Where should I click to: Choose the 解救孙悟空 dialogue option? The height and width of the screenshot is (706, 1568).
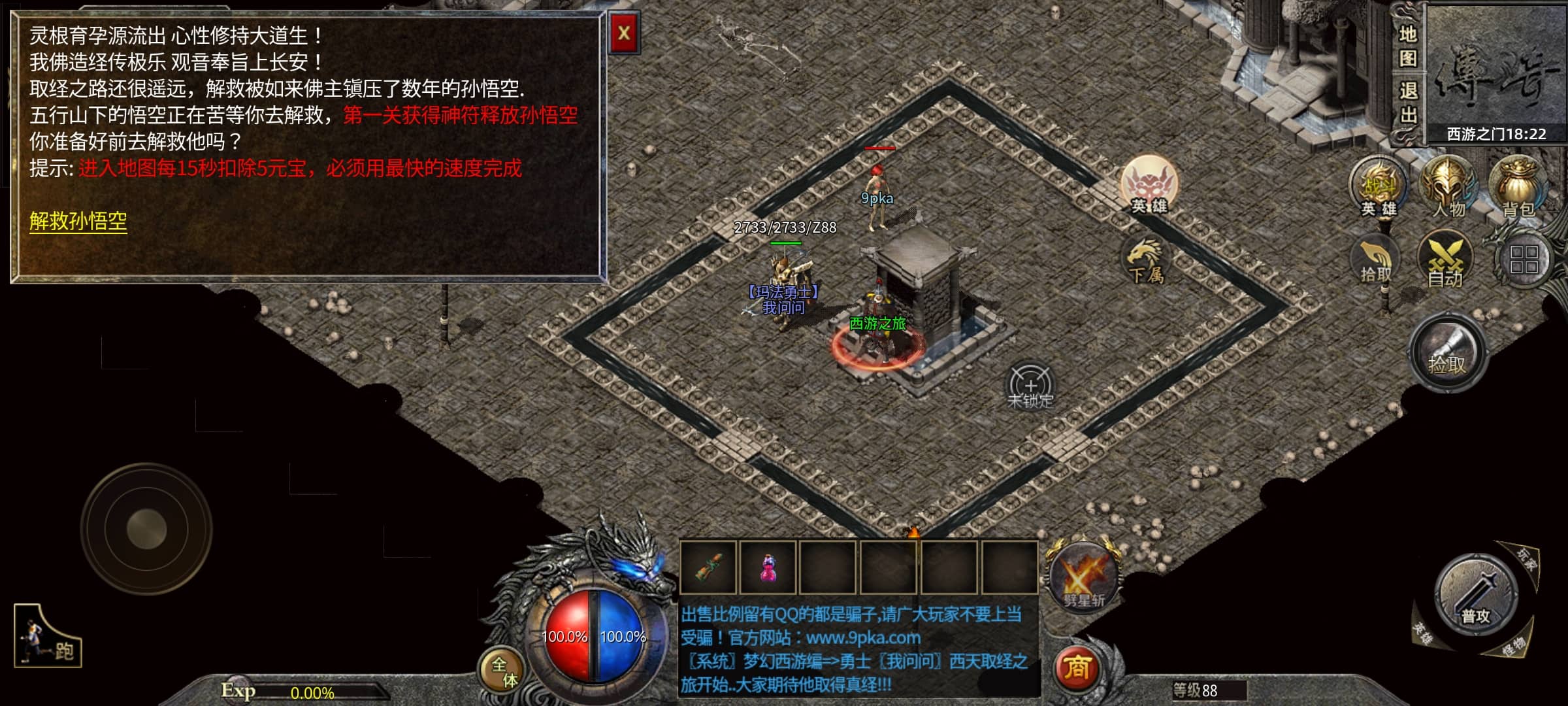point(78,221)
